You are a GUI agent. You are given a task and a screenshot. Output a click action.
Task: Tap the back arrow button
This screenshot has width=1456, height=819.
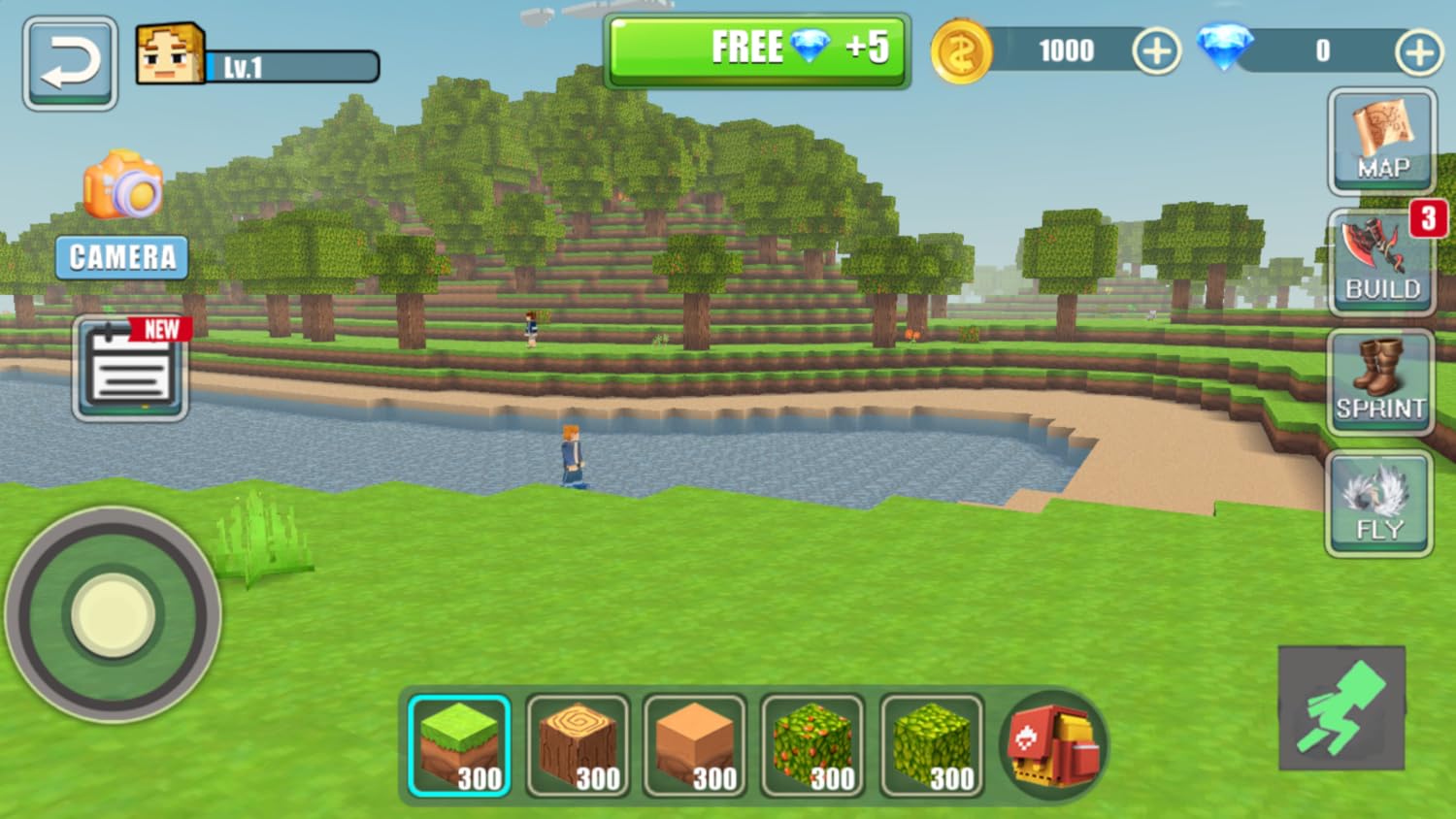coord(70,63)
